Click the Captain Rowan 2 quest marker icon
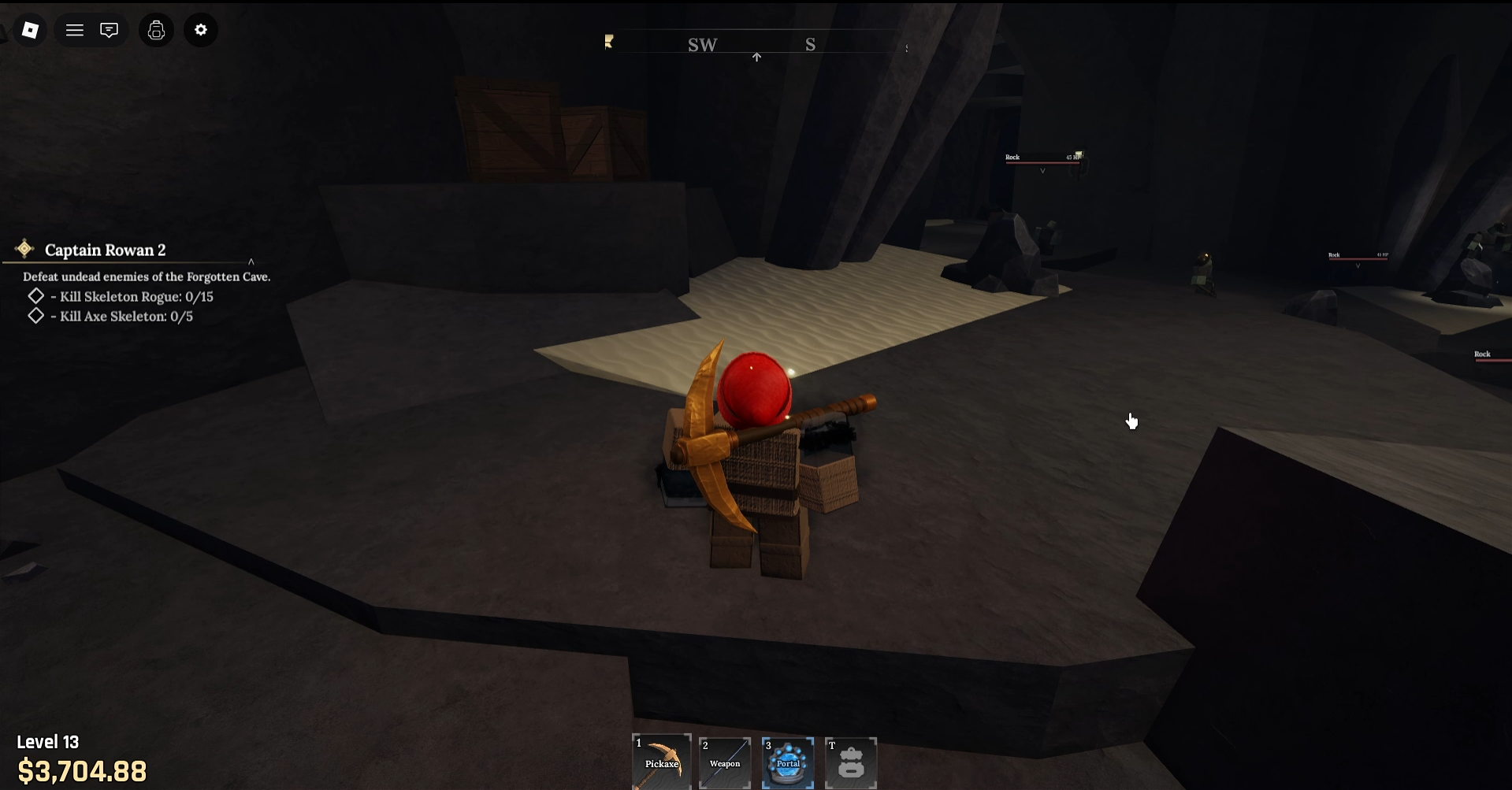This screenshot has height=790, width=1512. point(24,248)
